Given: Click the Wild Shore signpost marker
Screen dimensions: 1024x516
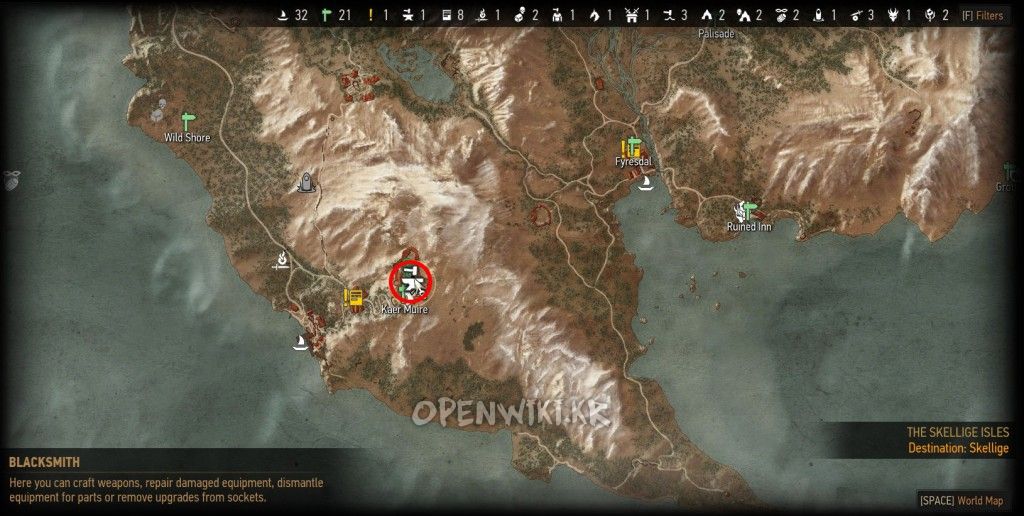Looking at the screenshot, I should click(x=187, y=122).
